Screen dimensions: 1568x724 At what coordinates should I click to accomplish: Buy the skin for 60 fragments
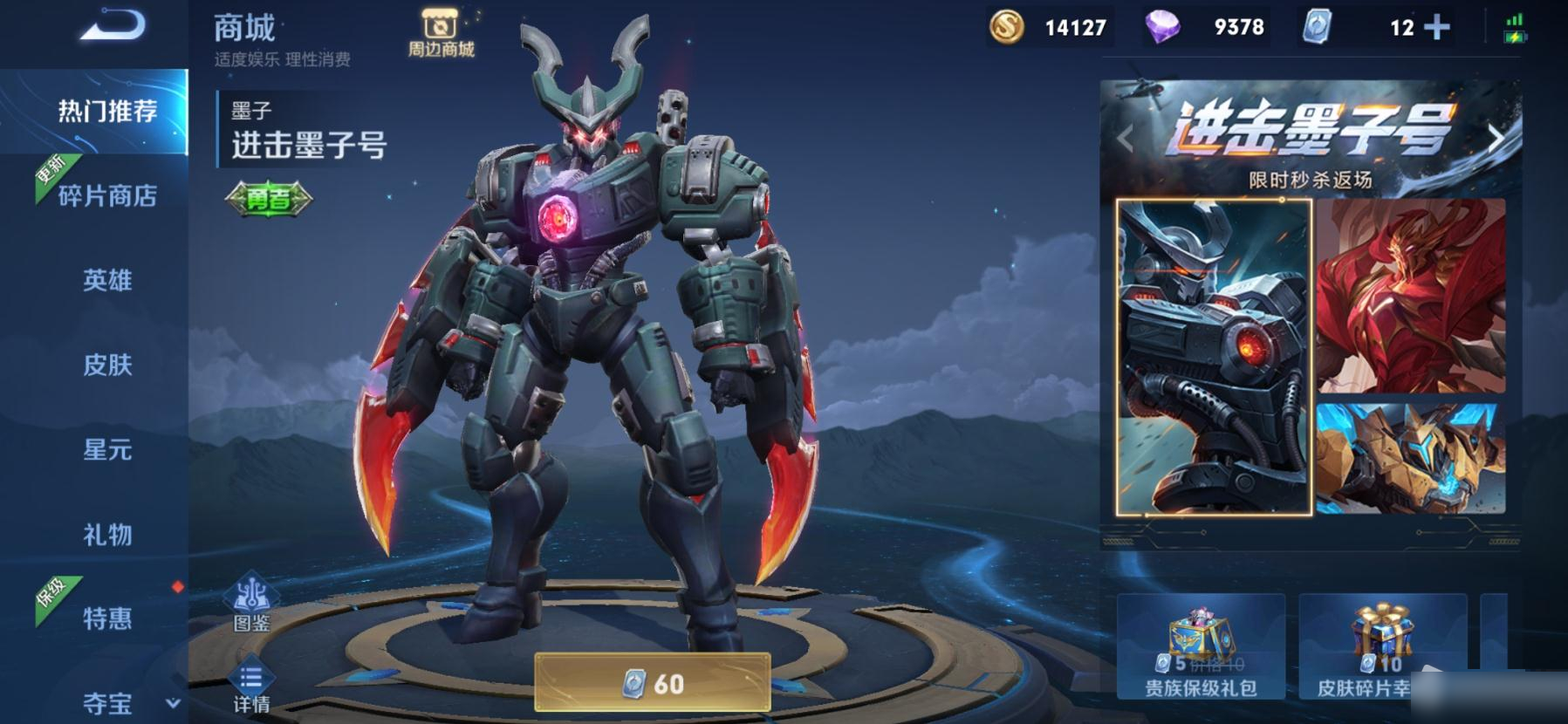tap(652, 683)
